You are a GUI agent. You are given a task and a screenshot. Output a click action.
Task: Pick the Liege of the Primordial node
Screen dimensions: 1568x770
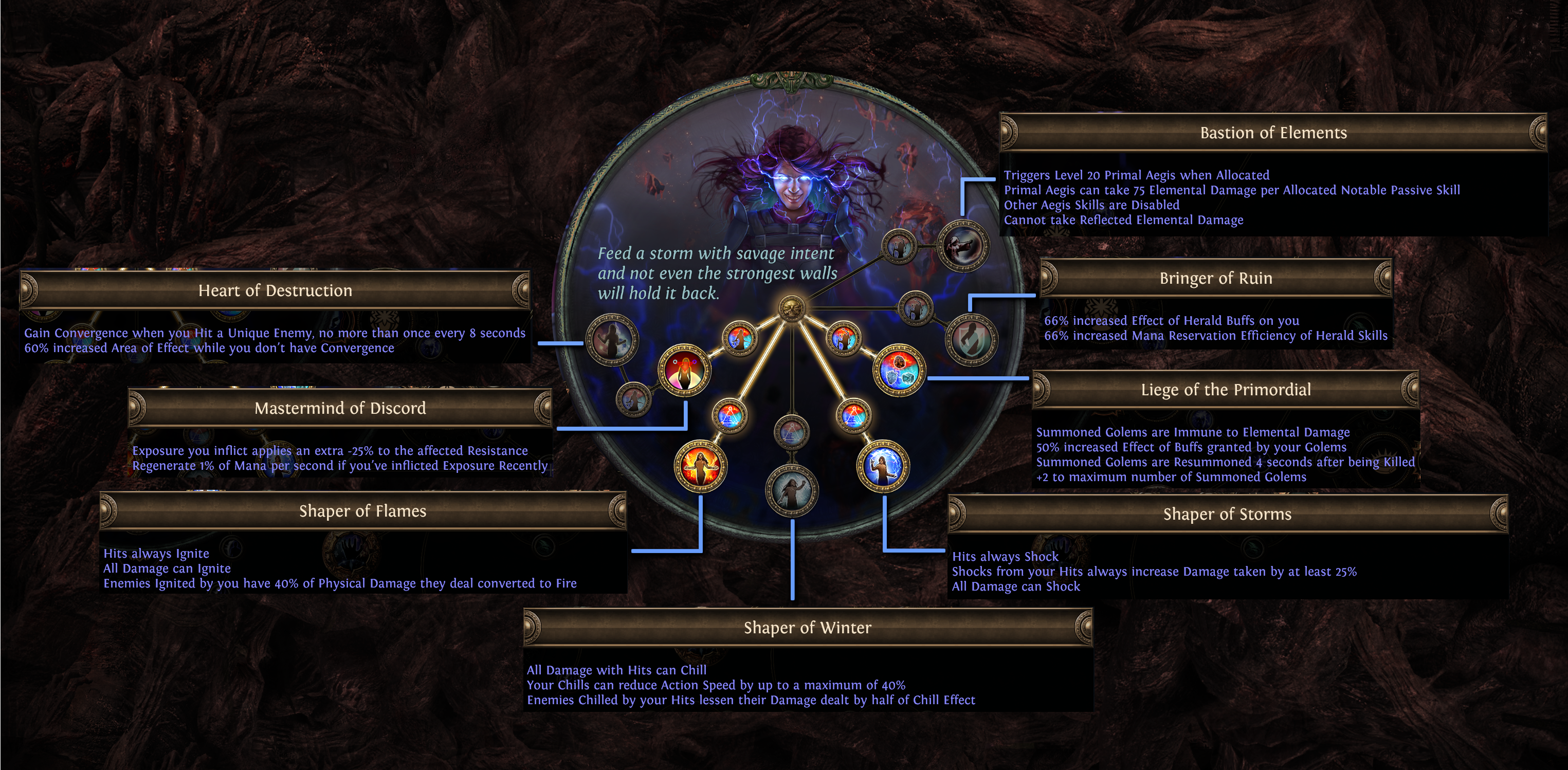[x=899, y=371]
